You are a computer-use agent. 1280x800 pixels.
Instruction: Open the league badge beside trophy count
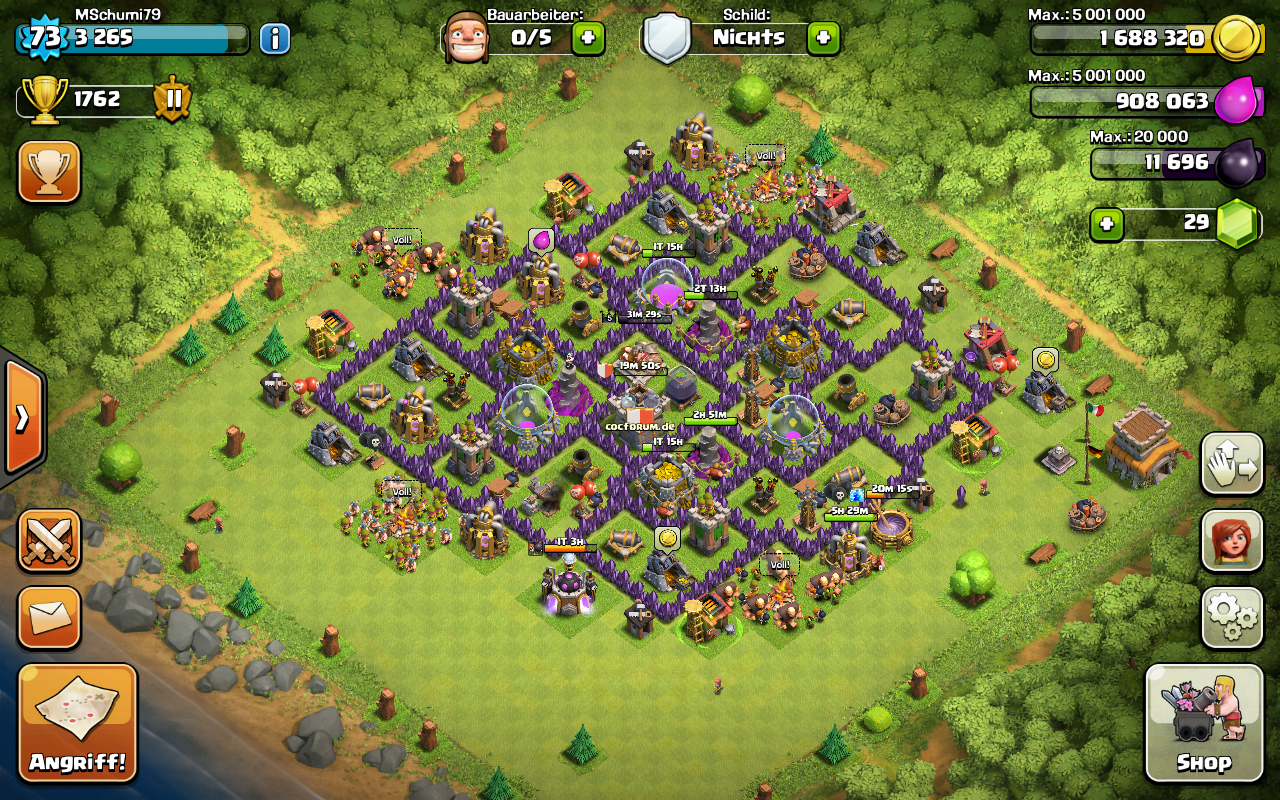(172, 100)
